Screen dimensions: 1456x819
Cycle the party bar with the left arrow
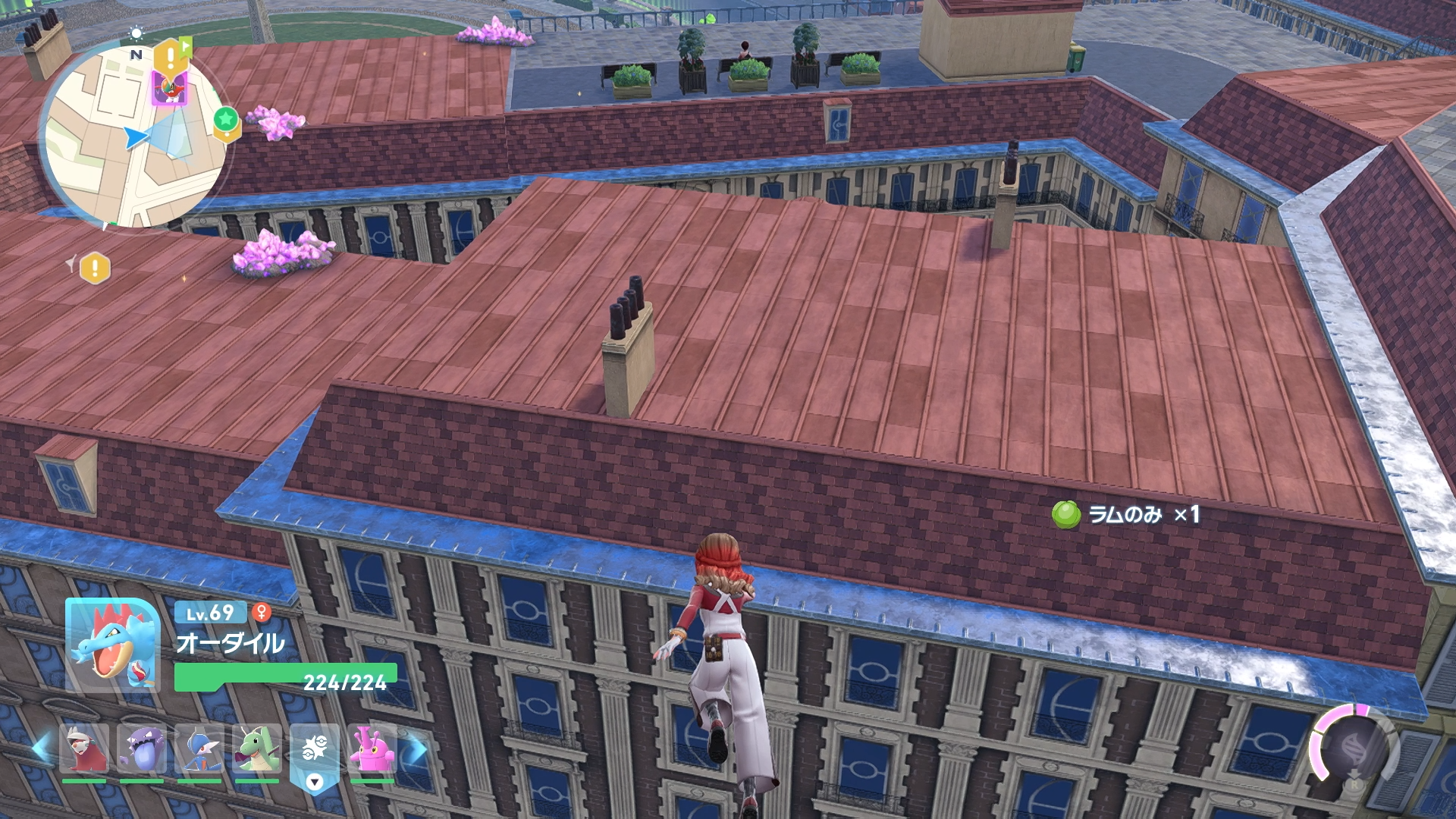tap(41, 748)
